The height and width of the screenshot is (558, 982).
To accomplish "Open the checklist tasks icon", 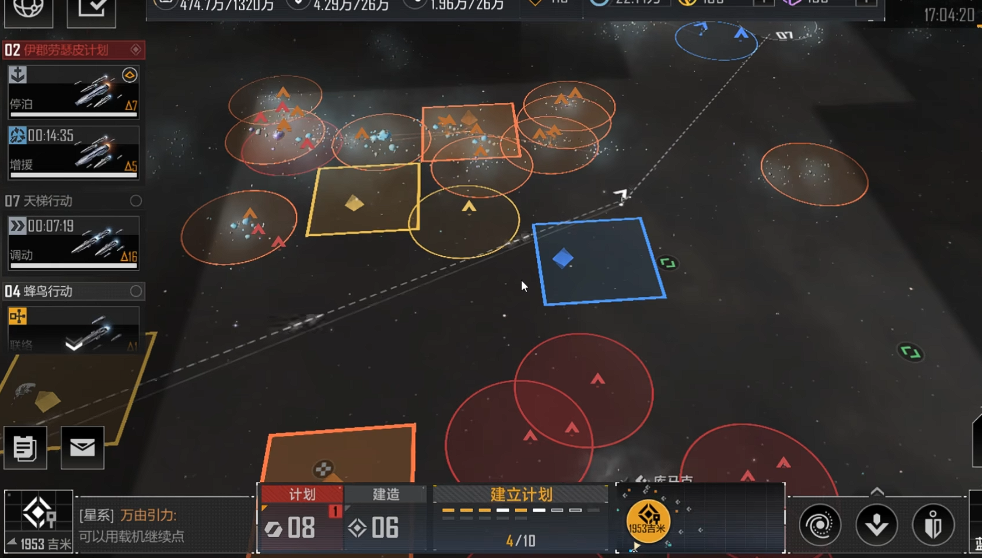I will click(x=90, y=10).
